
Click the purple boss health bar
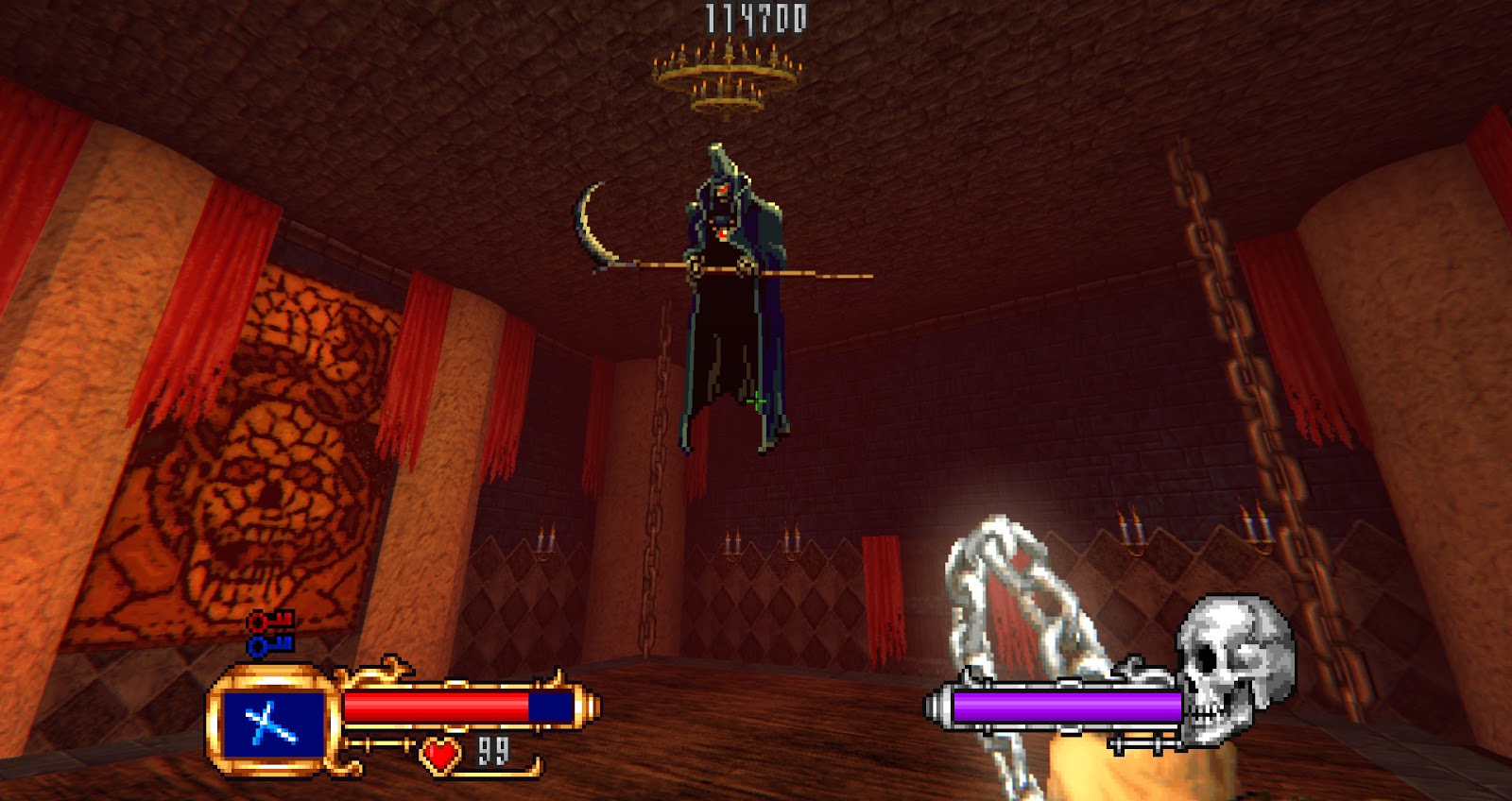(1058, 704)
